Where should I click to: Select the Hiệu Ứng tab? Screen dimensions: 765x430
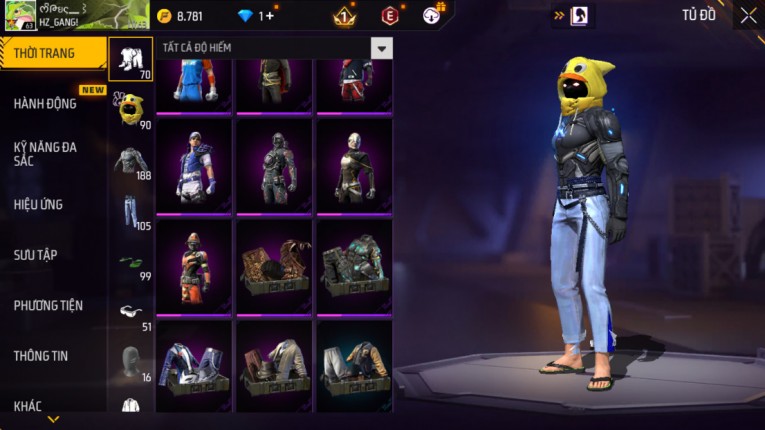pos(40,205)
